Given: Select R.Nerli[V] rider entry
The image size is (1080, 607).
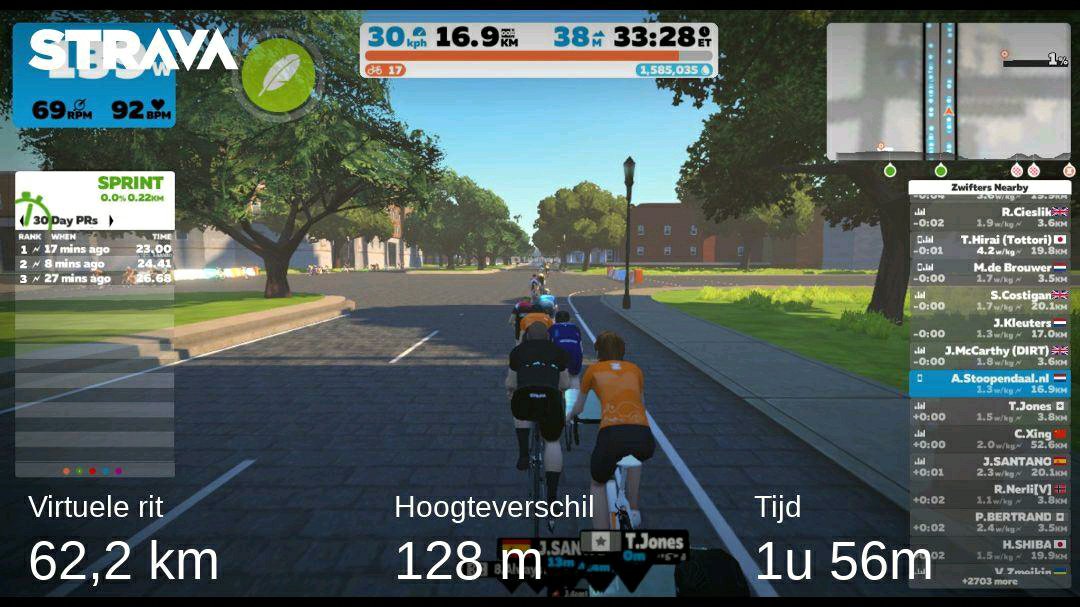Looking at the screenshot, I should pos(989,494).
